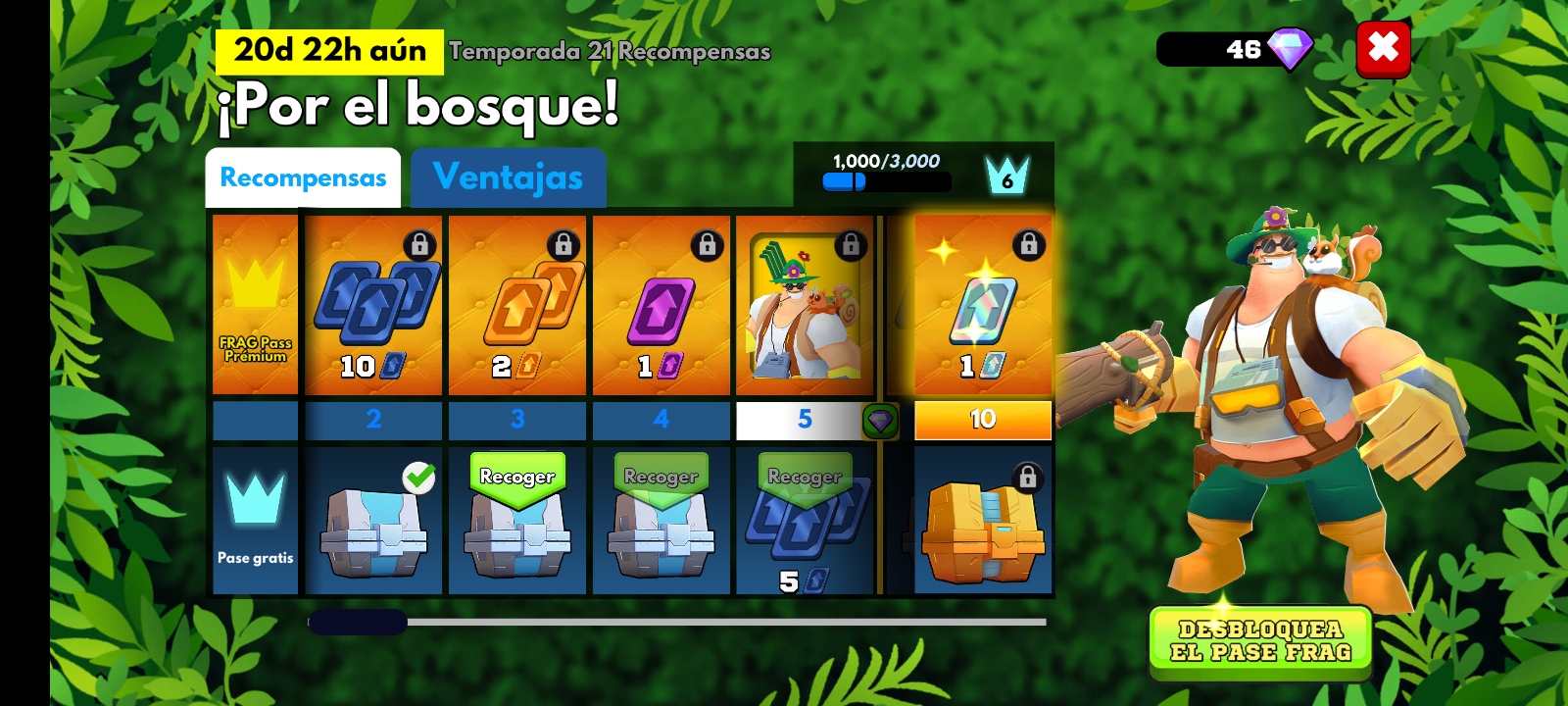Select the level 10 premium holographic card
Image resolution: width=1568 pixels, height=706 pixels.
point(983,305)
